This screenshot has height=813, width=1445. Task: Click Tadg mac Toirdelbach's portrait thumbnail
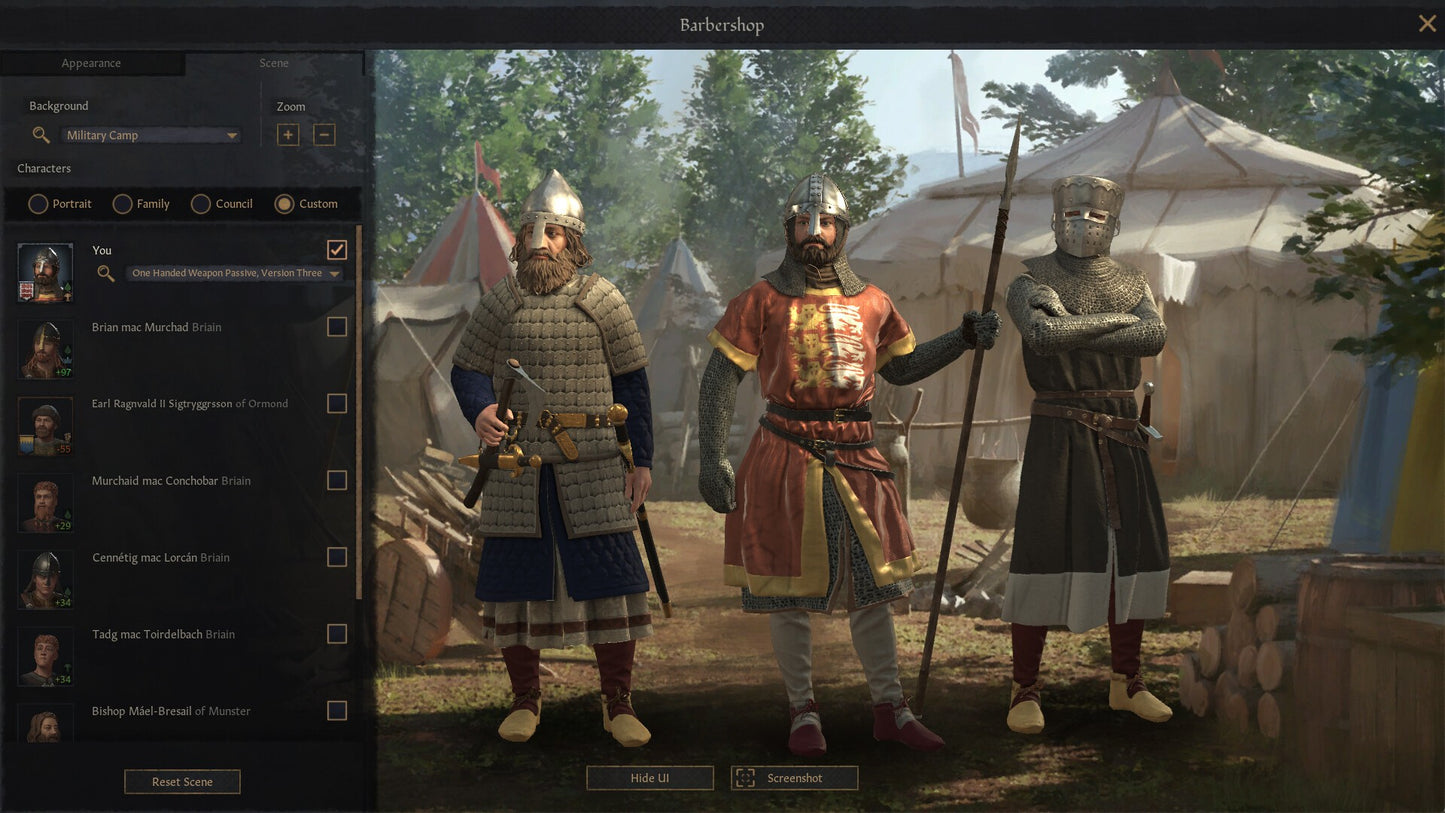click(x=44, y=656)
